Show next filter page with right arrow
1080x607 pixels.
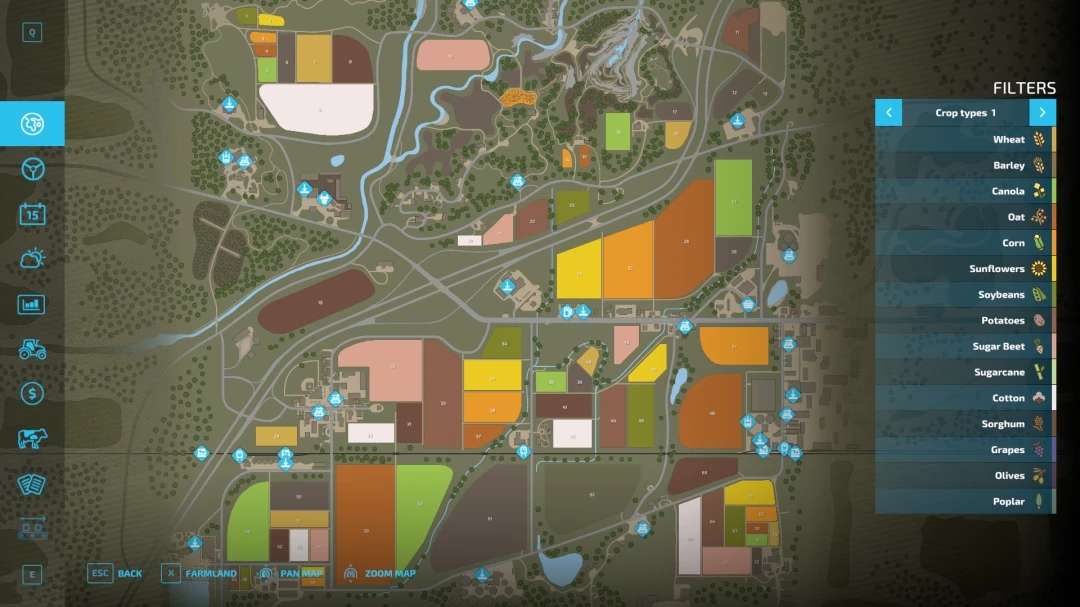click(1042, 113)
